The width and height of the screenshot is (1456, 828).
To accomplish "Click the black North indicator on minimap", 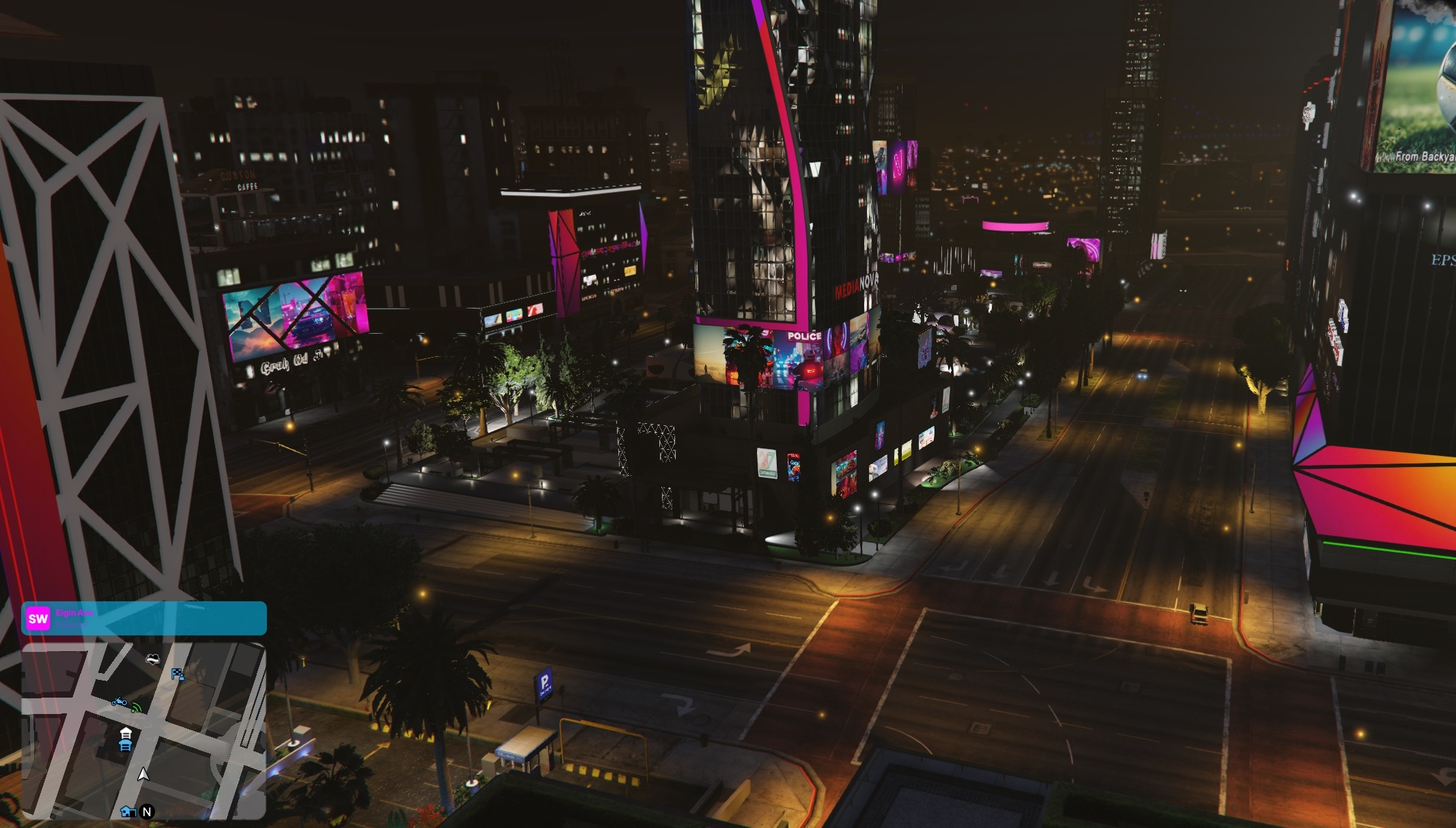I will (147, 812).
